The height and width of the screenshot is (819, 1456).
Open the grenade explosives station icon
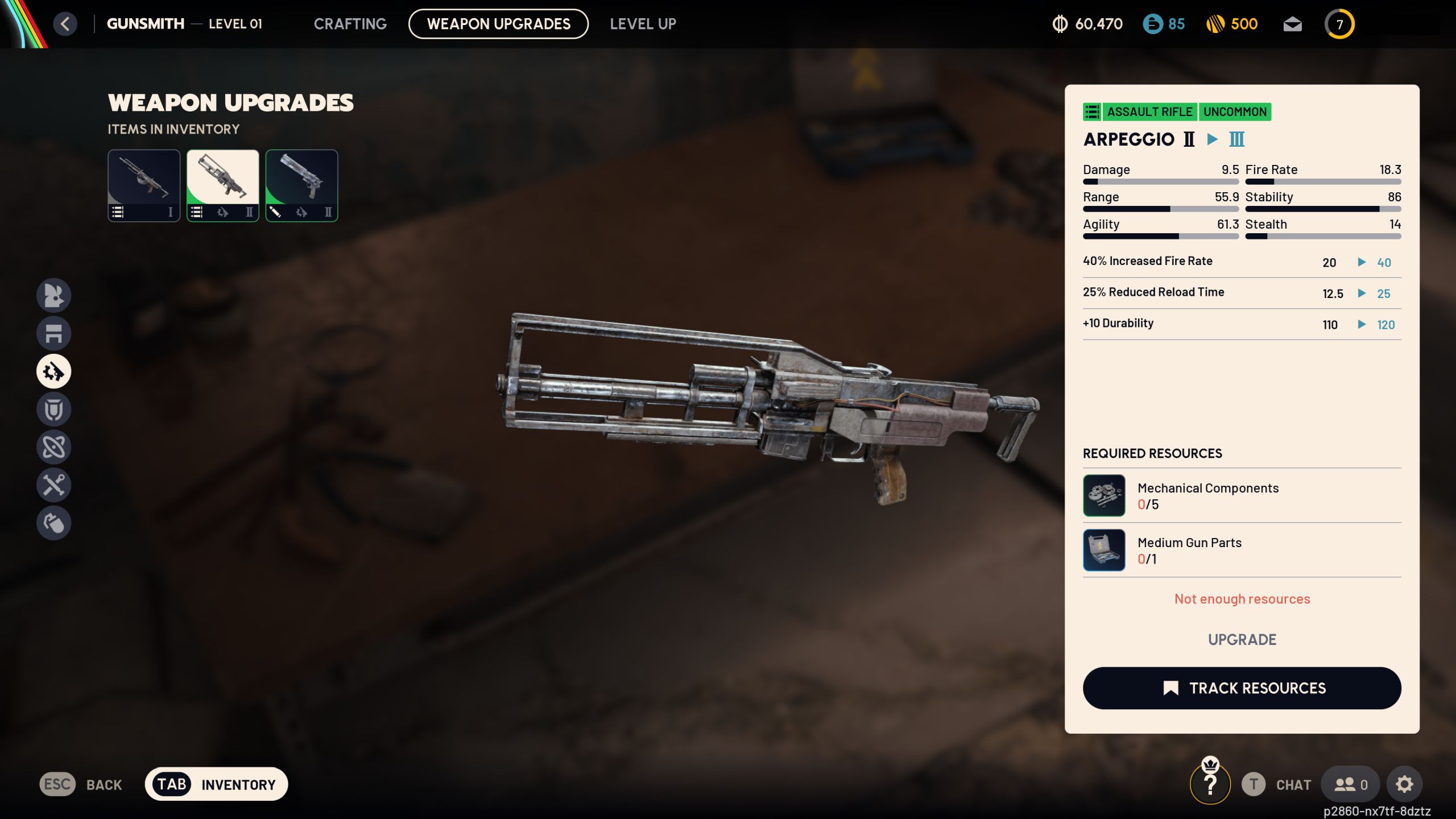click(x=54, y=523)
